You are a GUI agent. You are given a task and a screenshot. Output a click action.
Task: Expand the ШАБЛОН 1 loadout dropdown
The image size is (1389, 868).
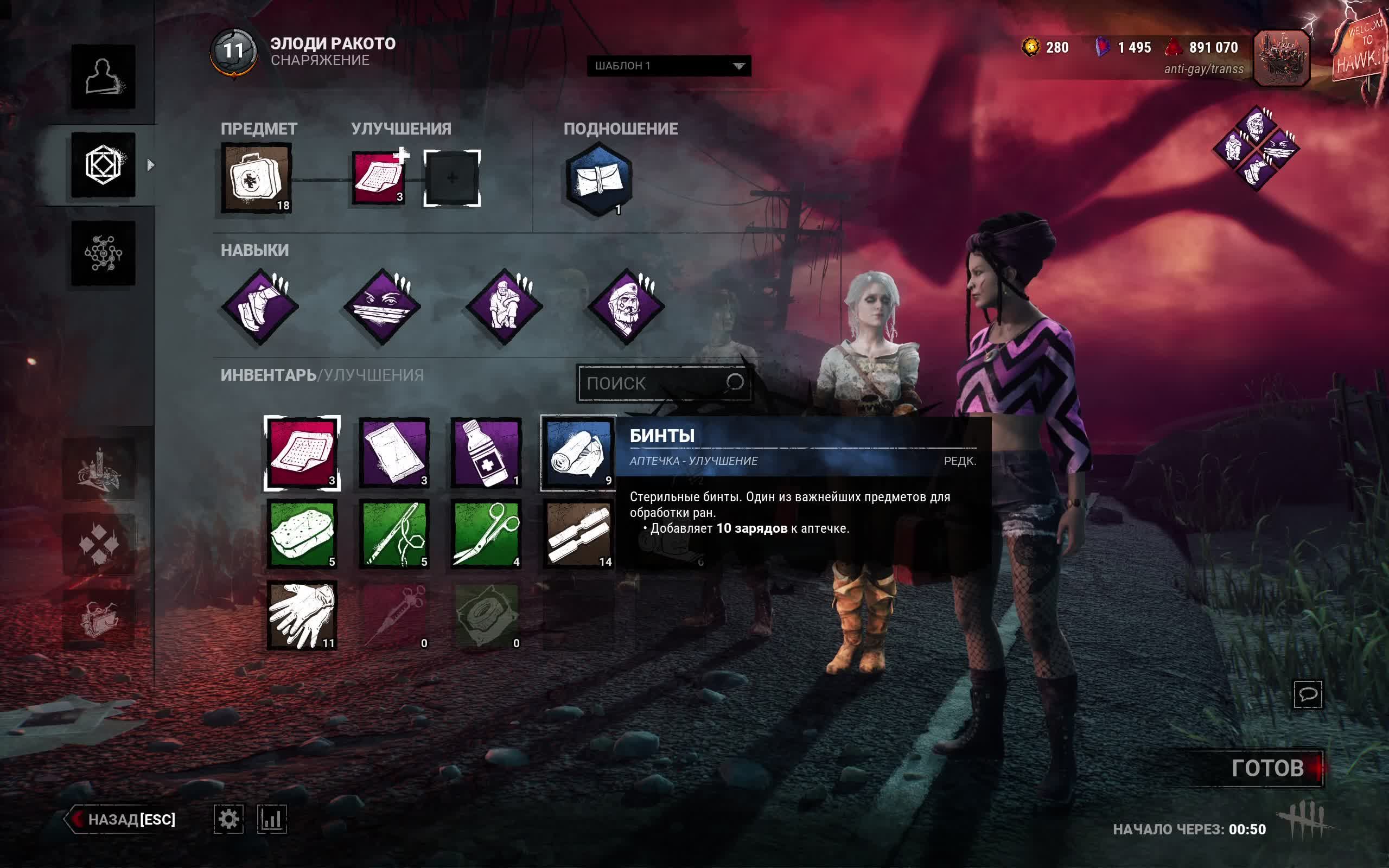(x=668, y=66)
